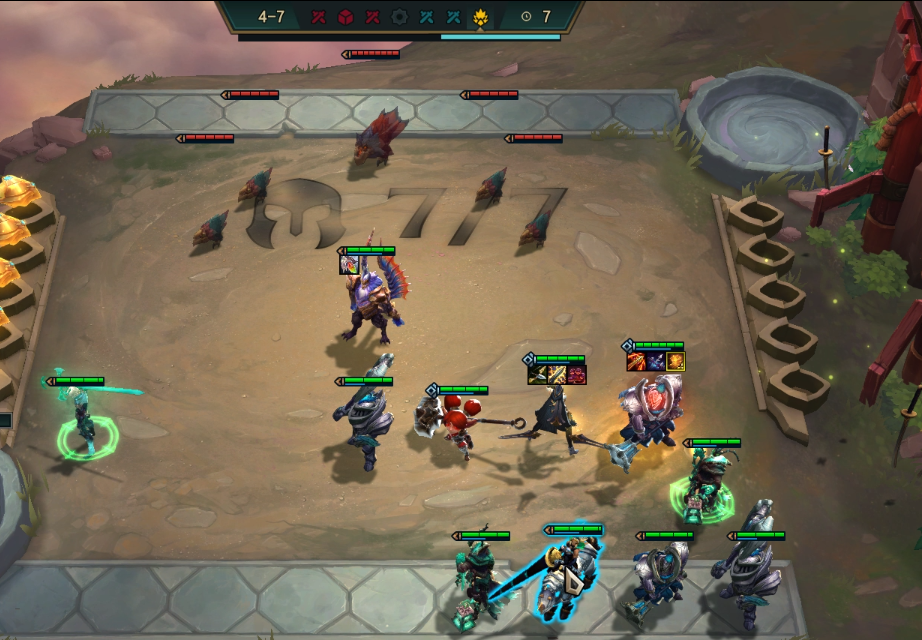922x640 pixels.
Task: Click the gray gear round marker
Action: coord(400,16)
